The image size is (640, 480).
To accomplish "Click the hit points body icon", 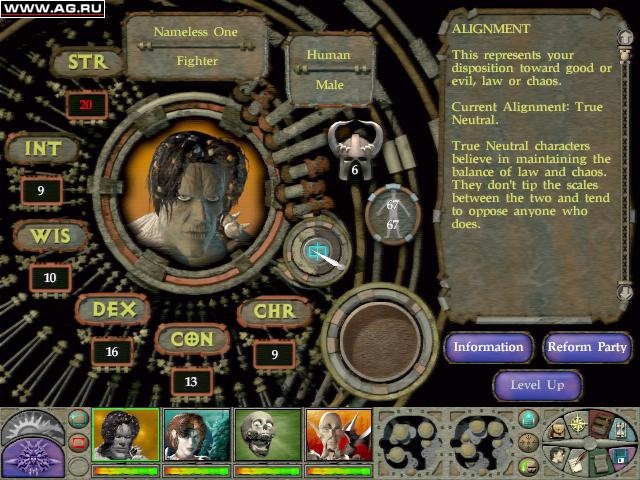I will 392,215.
